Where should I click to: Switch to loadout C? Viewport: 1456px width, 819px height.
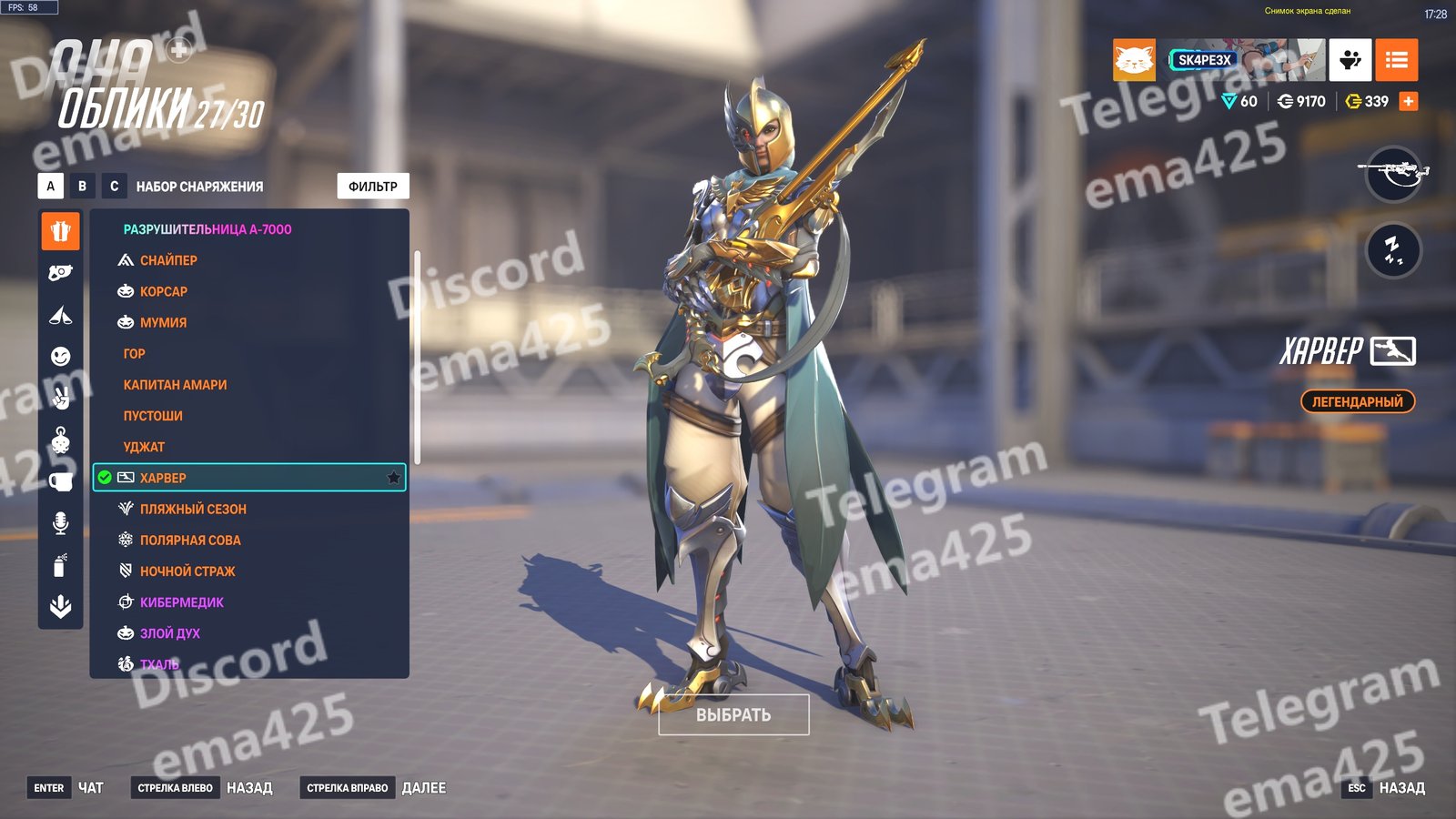point(114,186)
